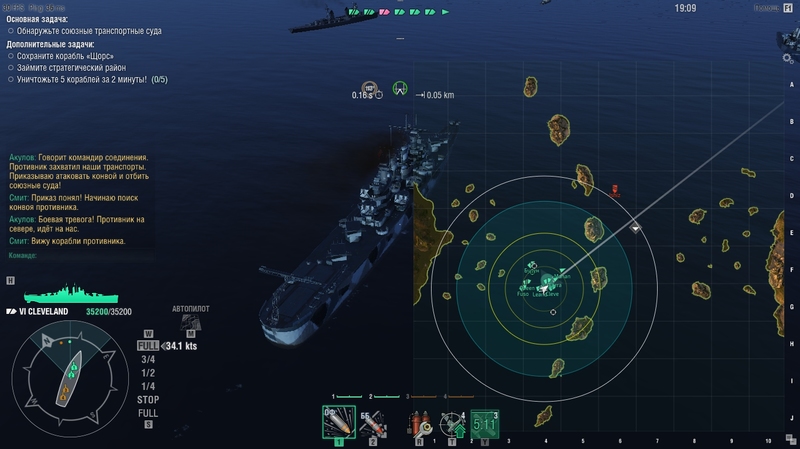The image size is (800, 449).
Task: Set engine telegraph to STOP
Action: pyautogui.click(x=148, y=399)
